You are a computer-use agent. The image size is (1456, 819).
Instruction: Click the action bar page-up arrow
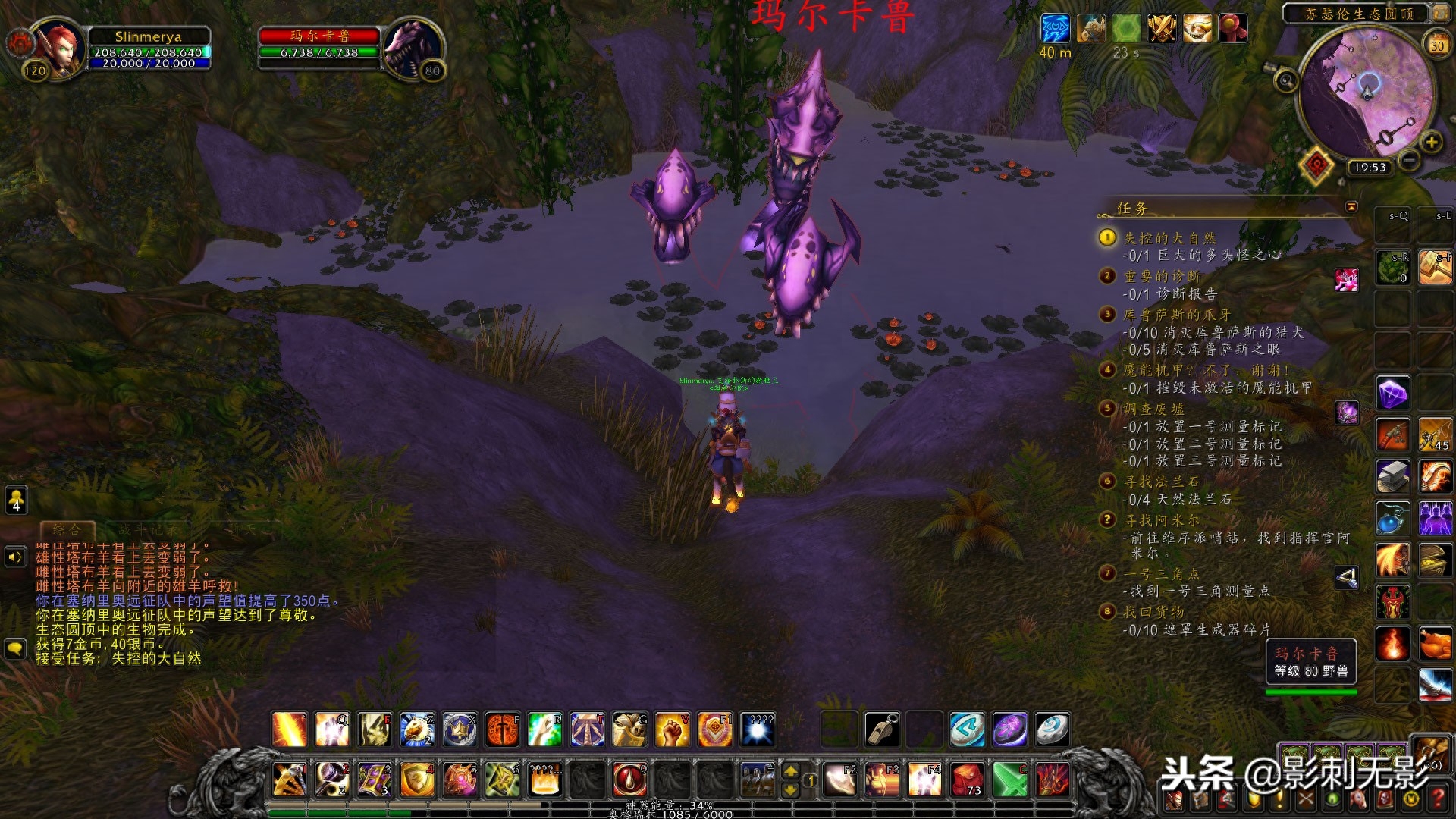pos(790,771)
